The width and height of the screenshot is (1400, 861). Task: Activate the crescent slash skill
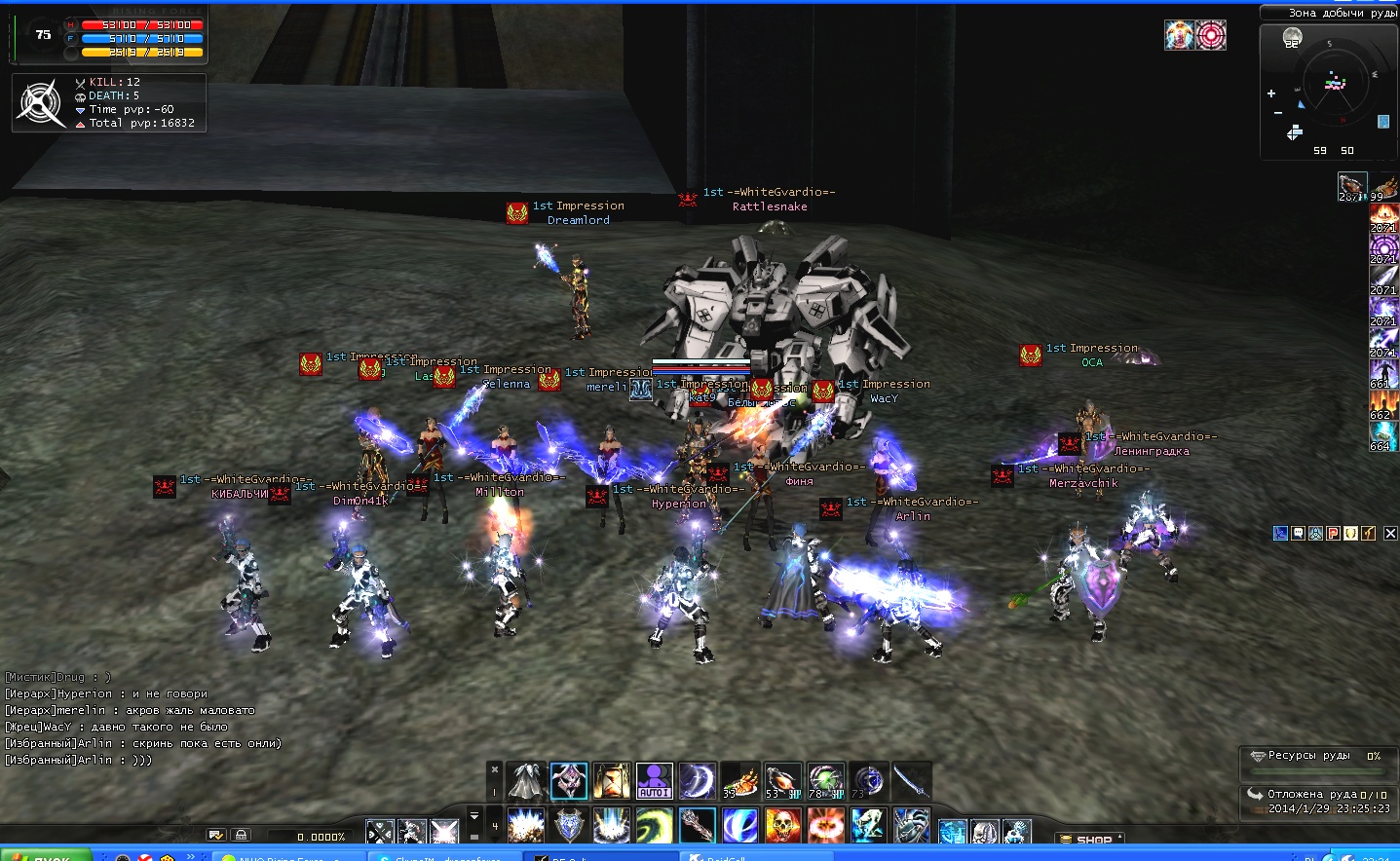(698, 781)
